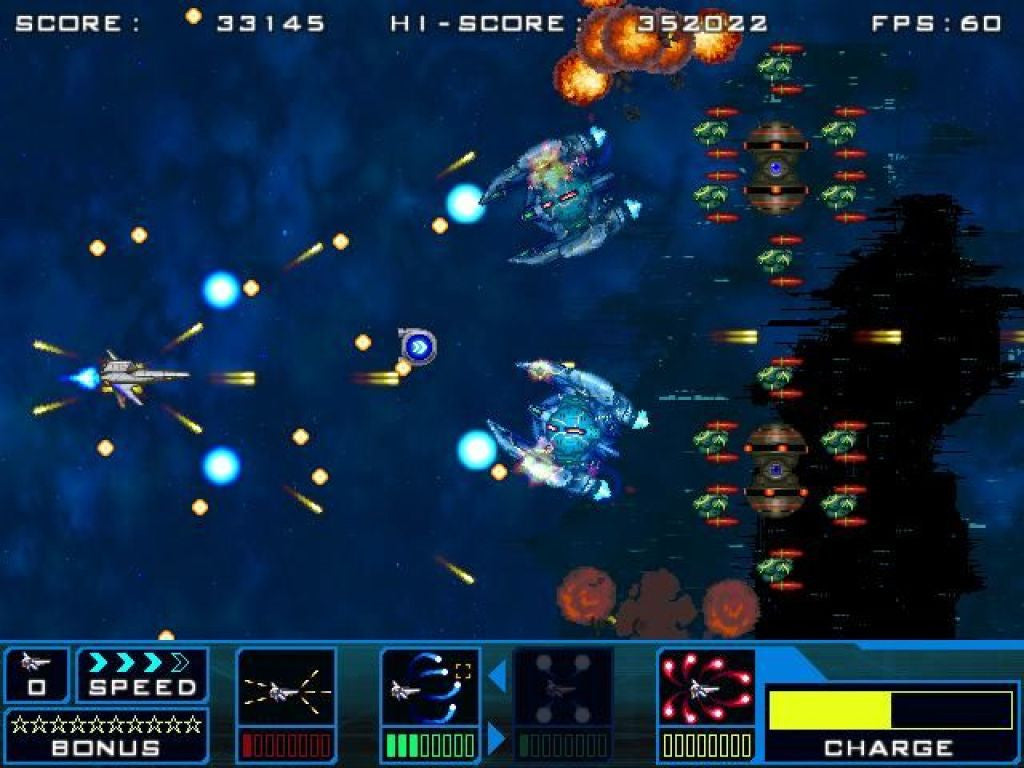
Task: Click the left-pointing weapon switch arrow
Action: 497,678
